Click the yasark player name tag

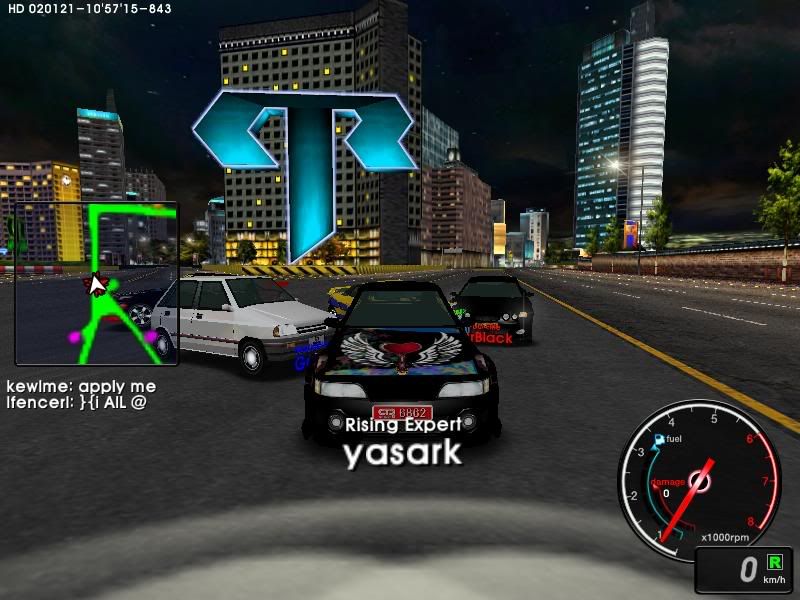coord(403,452)
